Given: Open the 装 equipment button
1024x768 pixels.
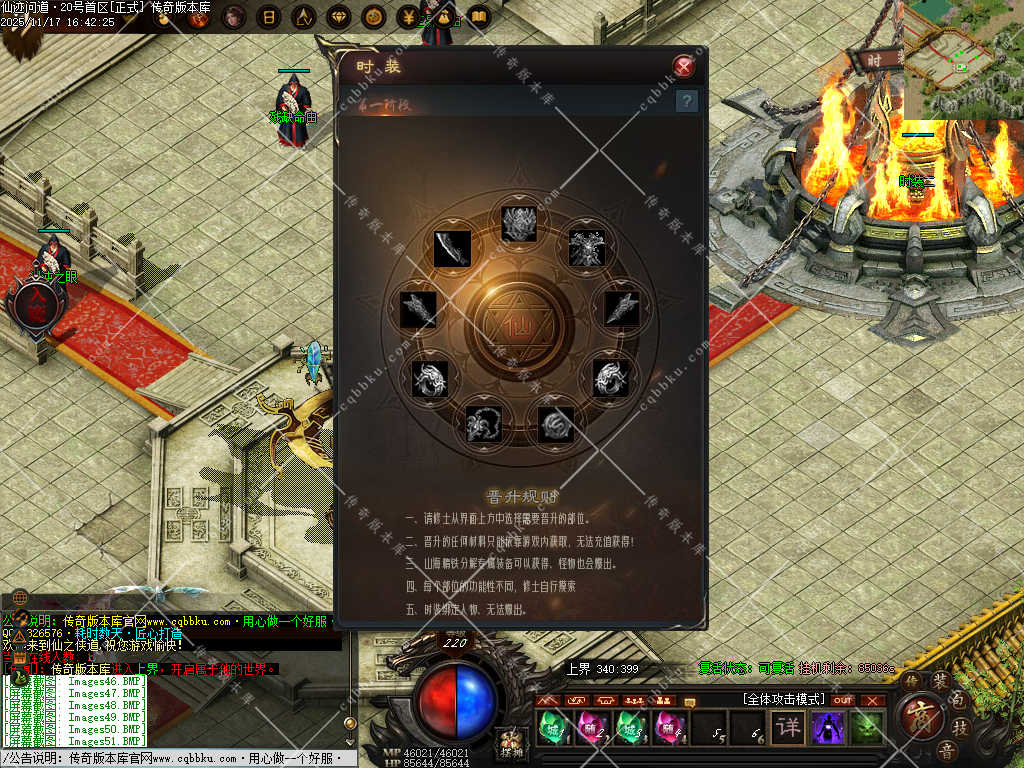Looking at the screenshot, I should coord(941,680).
